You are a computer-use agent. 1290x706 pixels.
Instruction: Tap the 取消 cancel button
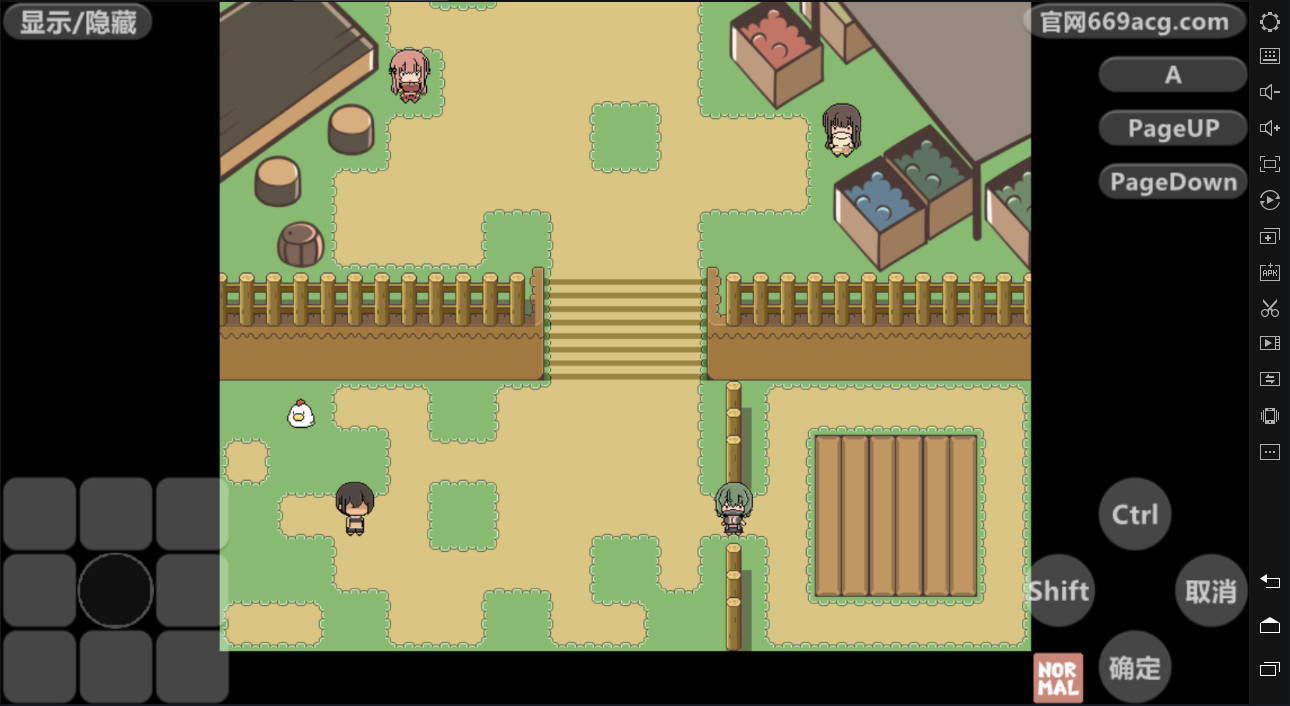(1211, 590)
